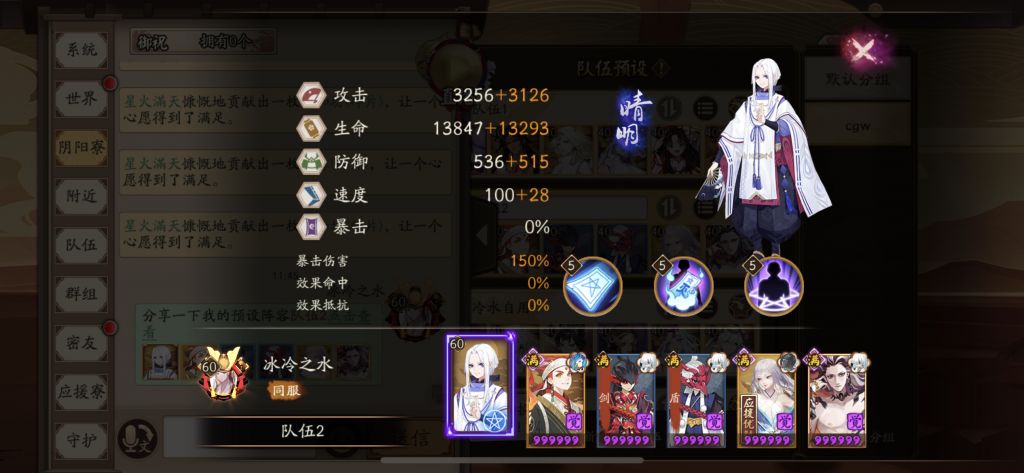Inspect the blue pentagram barrier skill
The height and width of the screenshot is (473, 1024).
coord(592,285)
